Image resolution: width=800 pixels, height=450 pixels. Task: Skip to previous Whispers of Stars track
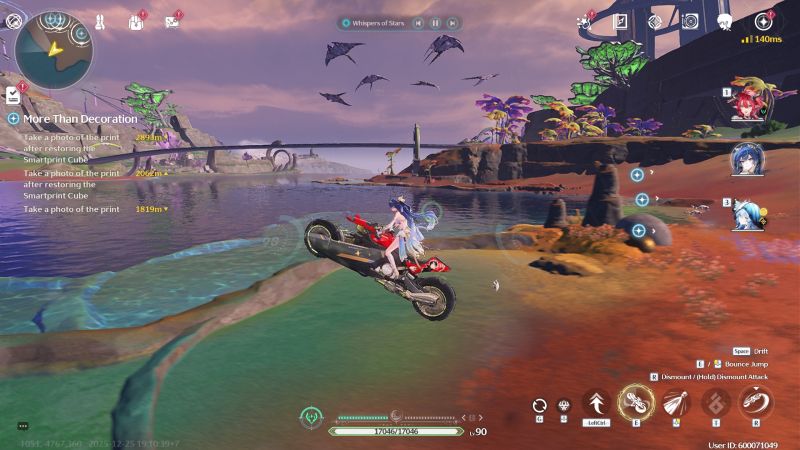[x=418, y=22]
